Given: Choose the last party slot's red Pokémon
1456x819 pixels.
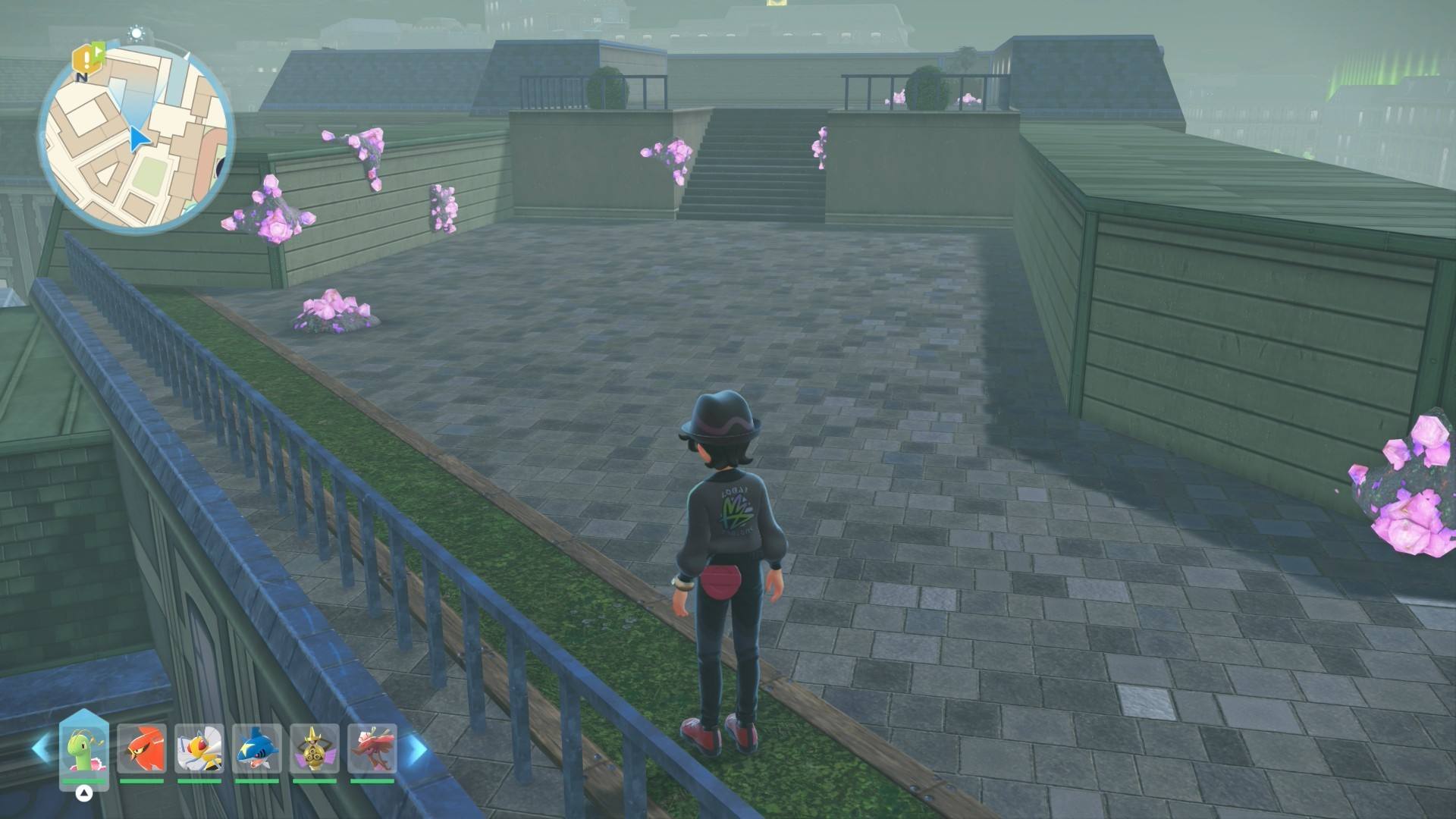Looking at the screenshot, I should click(x=372, y=748).
